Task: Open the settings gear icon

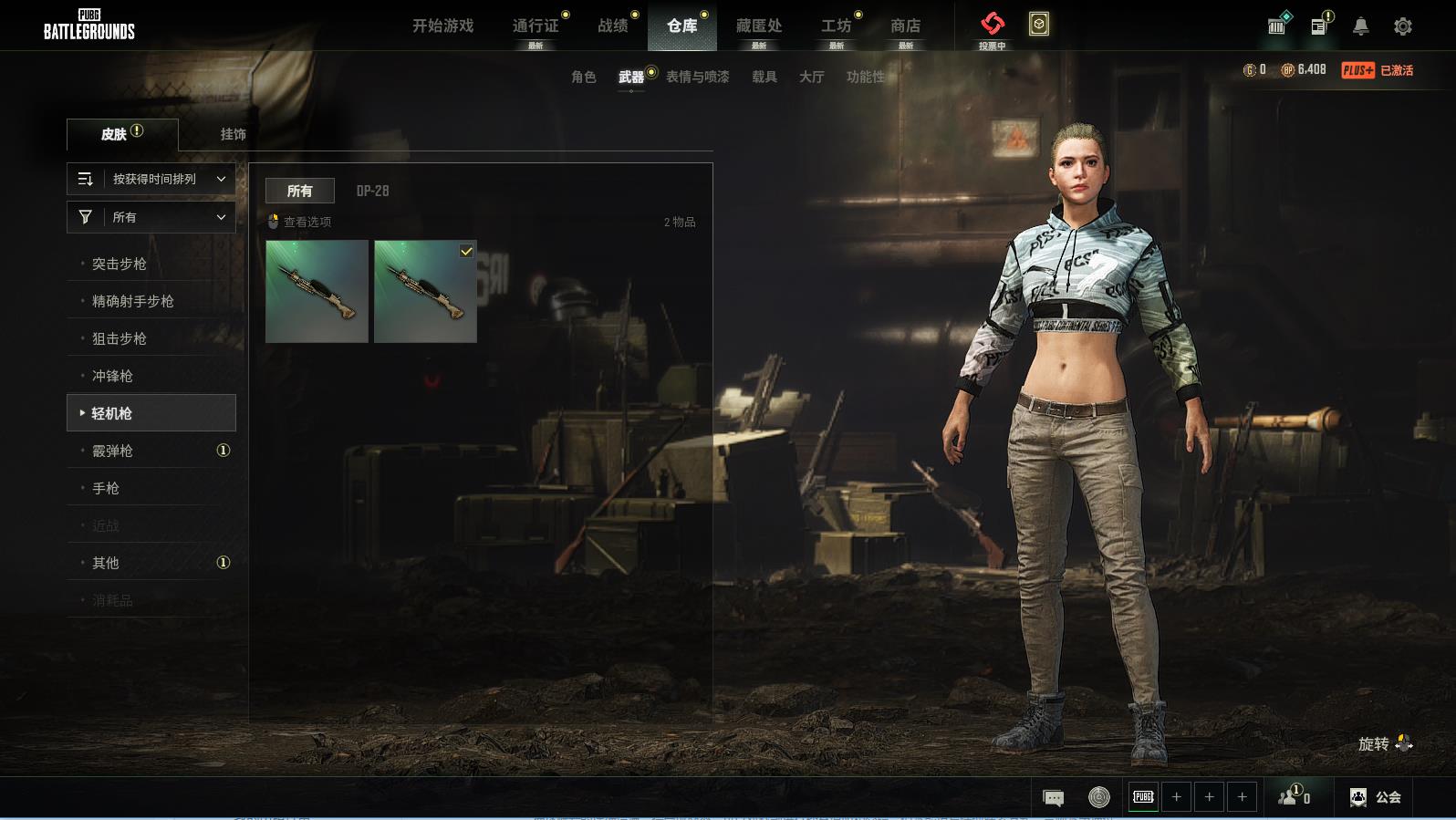Action: [1402, 26]
